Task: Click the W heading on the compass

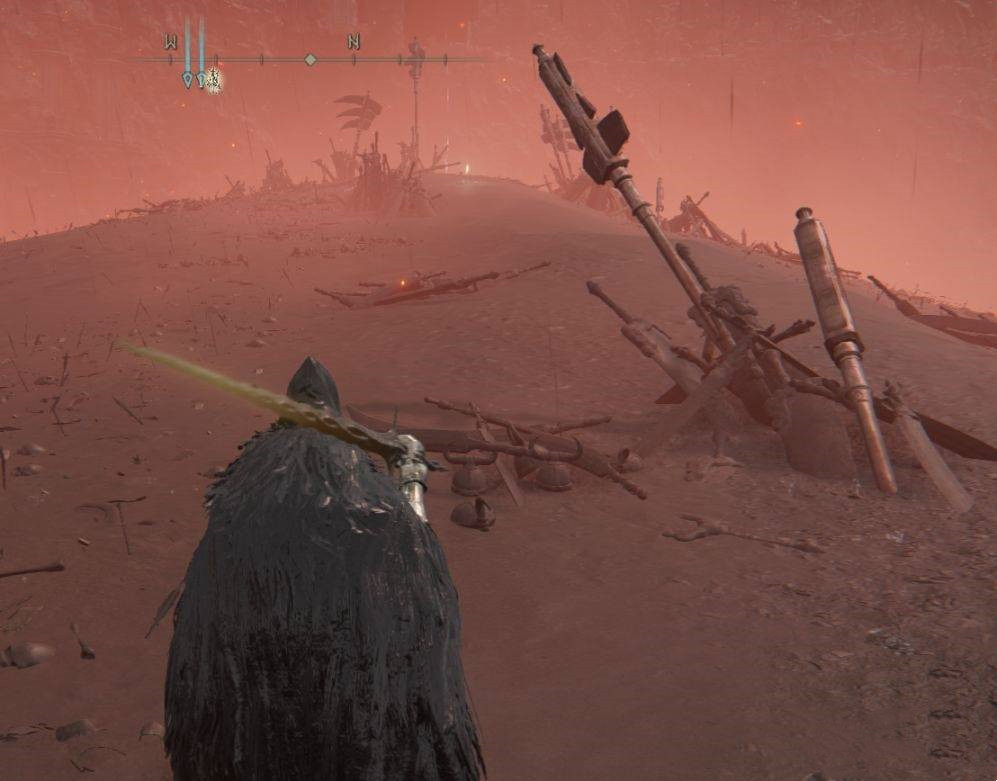Action: pos(170,42)
